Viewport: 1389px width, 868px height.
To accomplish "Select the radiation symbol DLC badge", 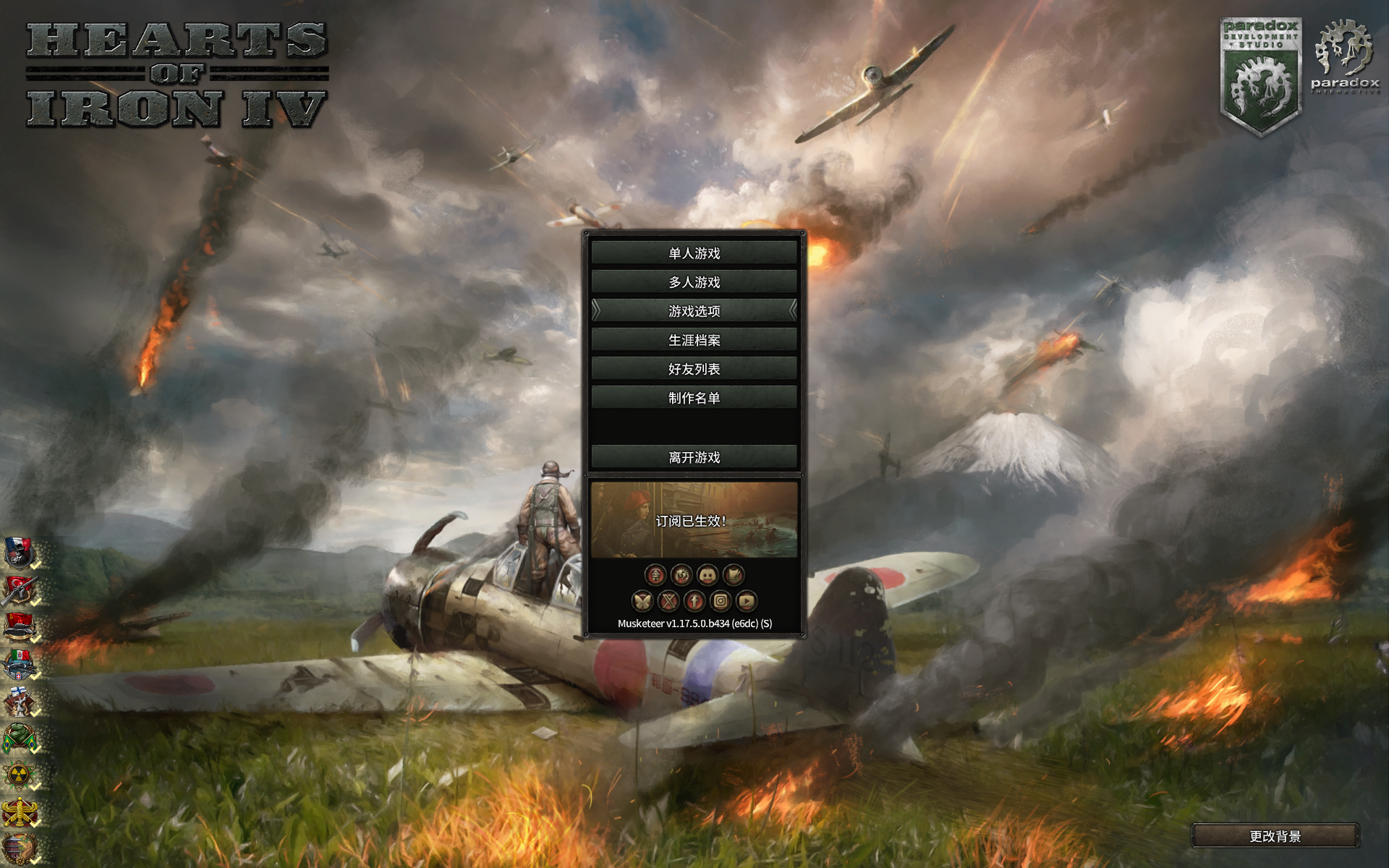I will pyautogui.click(x=19, y=775).
